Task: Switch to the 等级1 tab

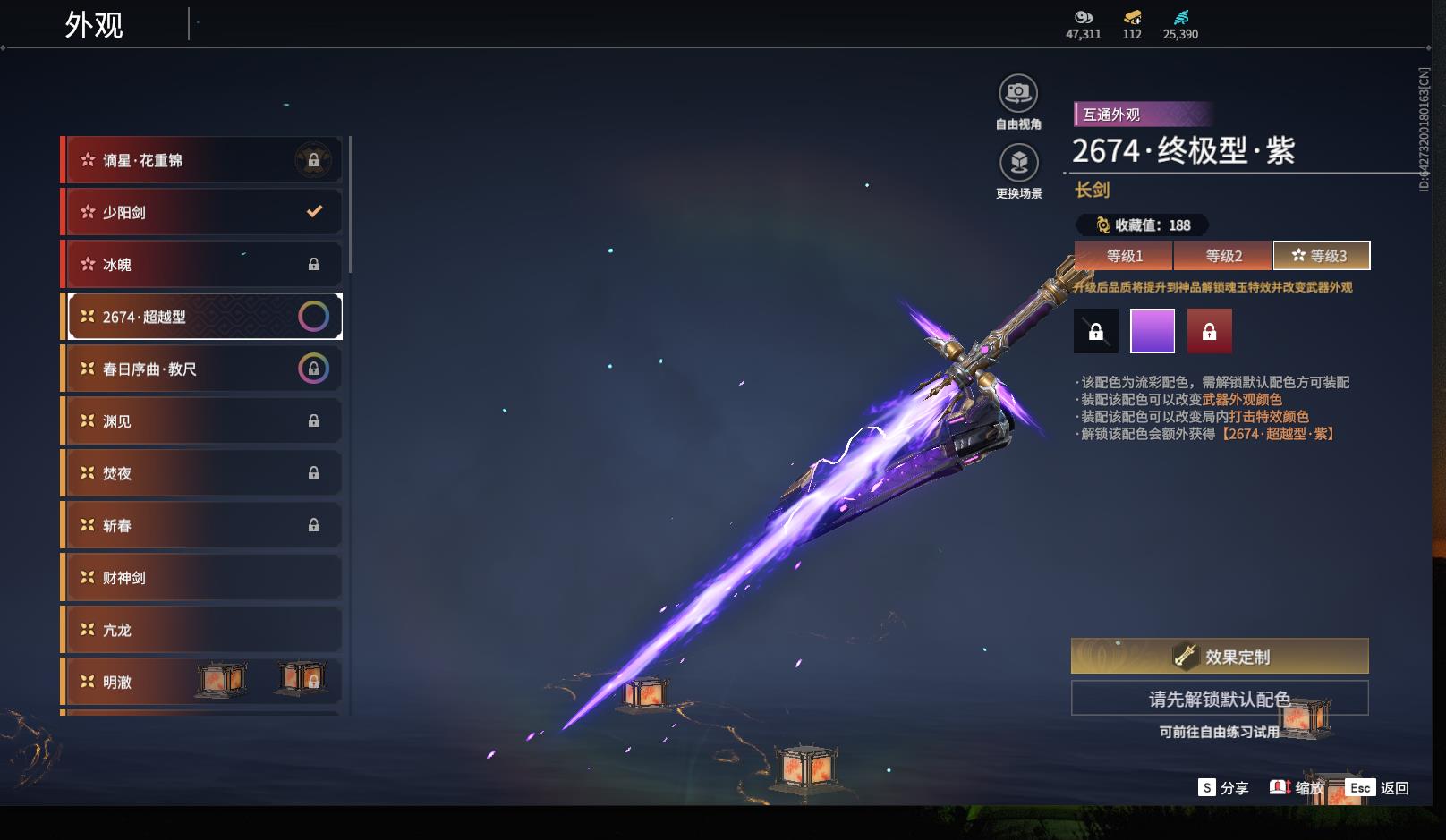Action: coord(1124,256)
